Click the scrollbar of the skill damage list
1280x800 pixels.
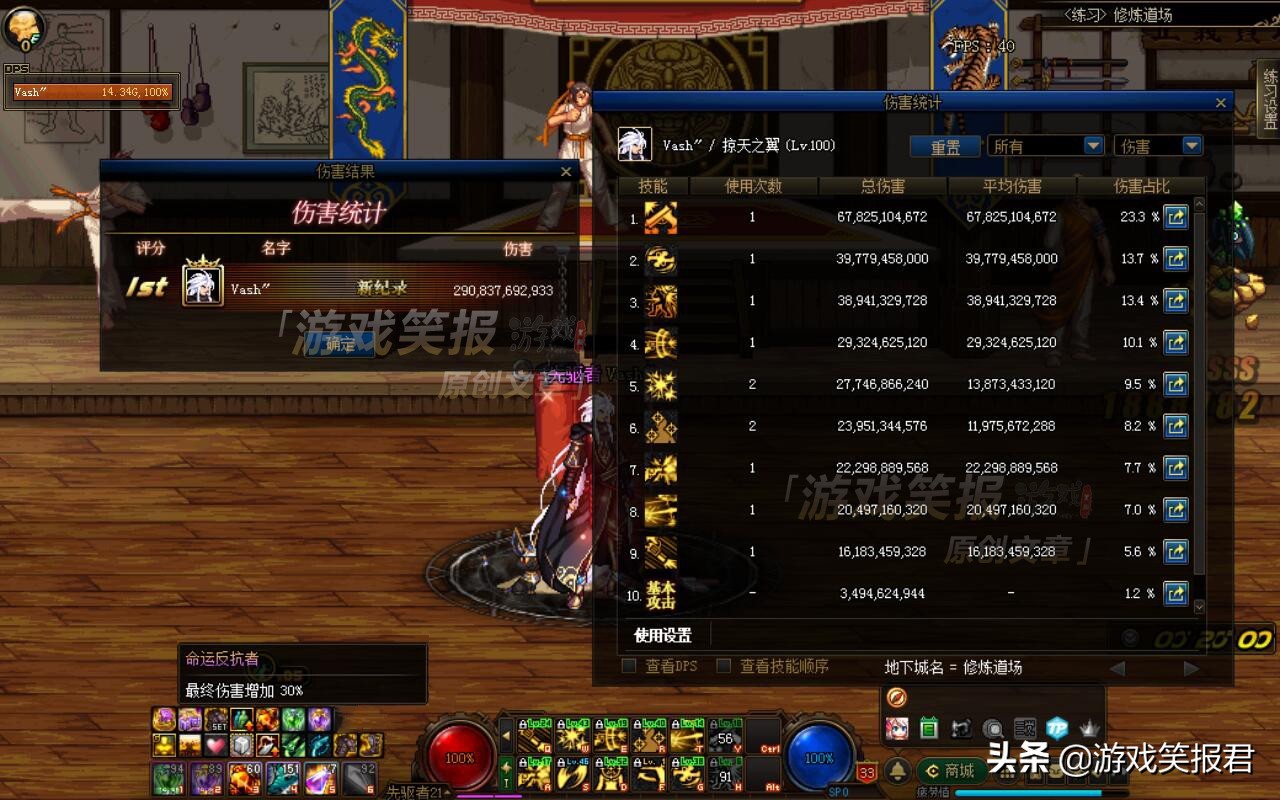click(1199, 400)
